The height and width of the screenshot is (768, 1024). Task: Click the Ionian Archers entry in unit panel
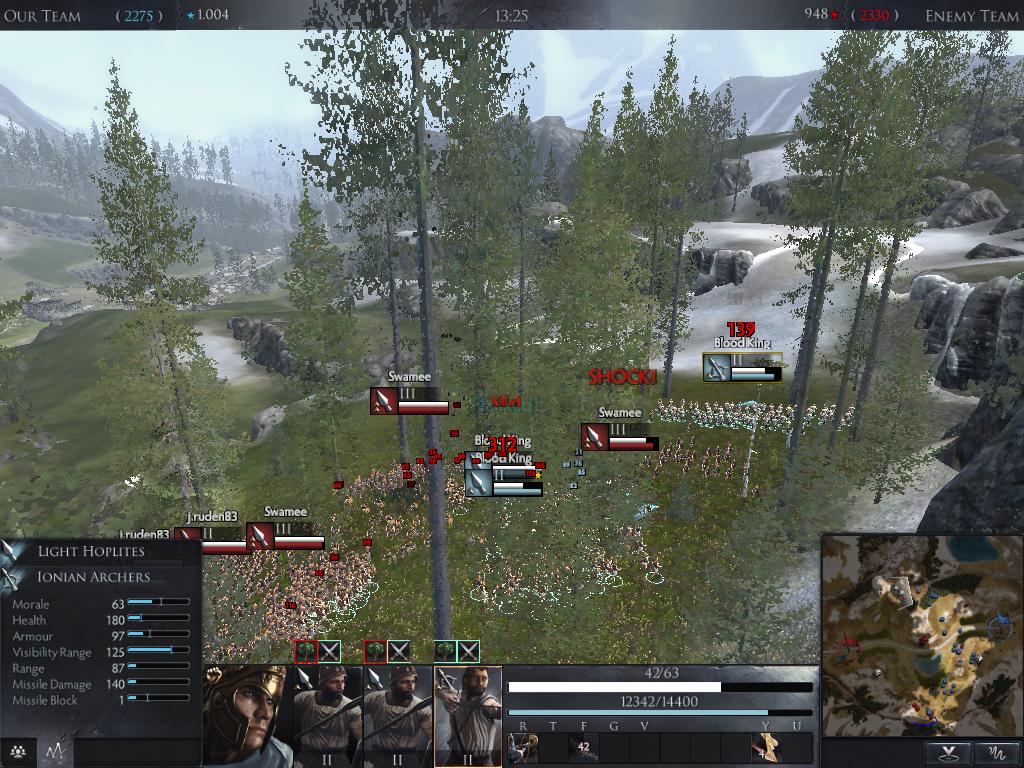pos(94,577)
